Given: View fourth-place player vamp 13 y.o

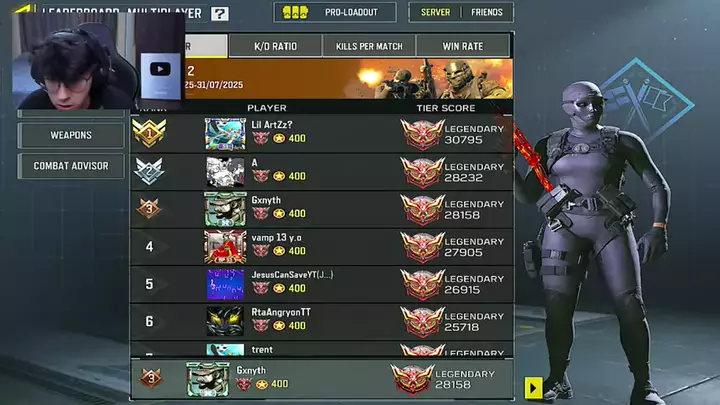Looking at the screenshot, I should coord(320,246).
